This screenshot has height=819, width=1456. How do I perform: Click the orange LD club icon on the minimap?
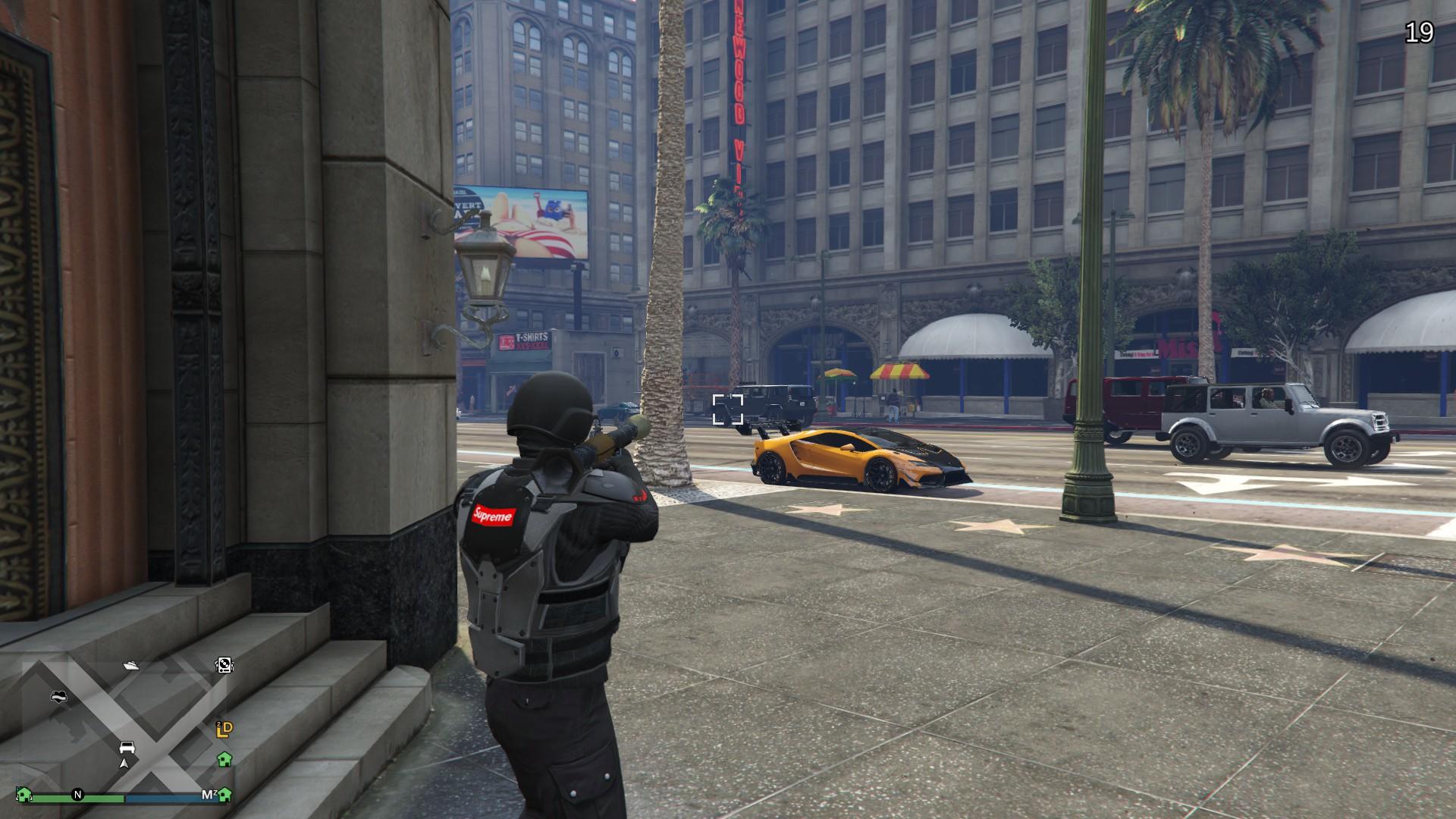[x=224, y=730]
